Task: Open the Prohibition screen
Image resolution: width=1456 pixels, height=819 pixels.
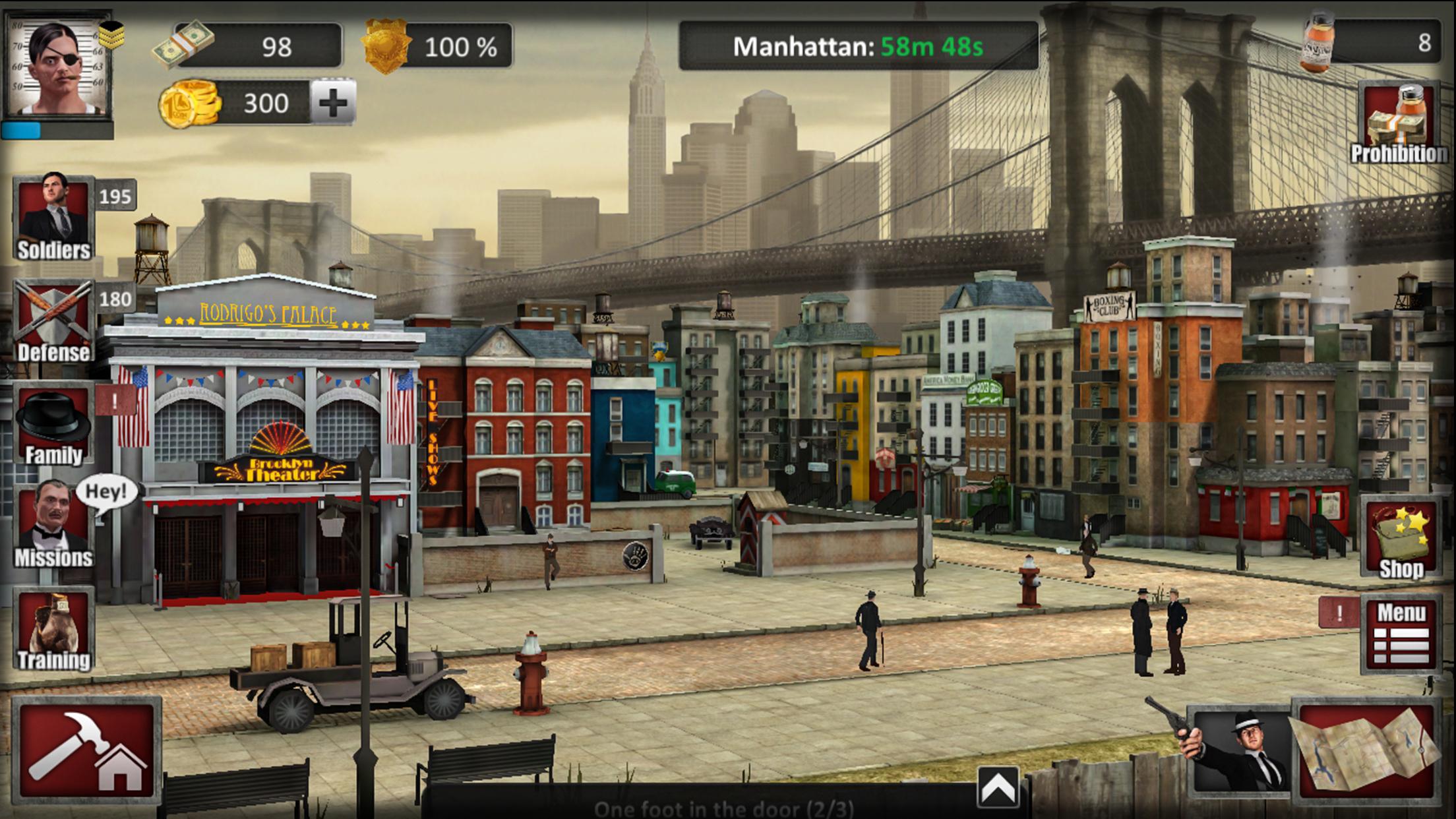Action: point(1399,123)
